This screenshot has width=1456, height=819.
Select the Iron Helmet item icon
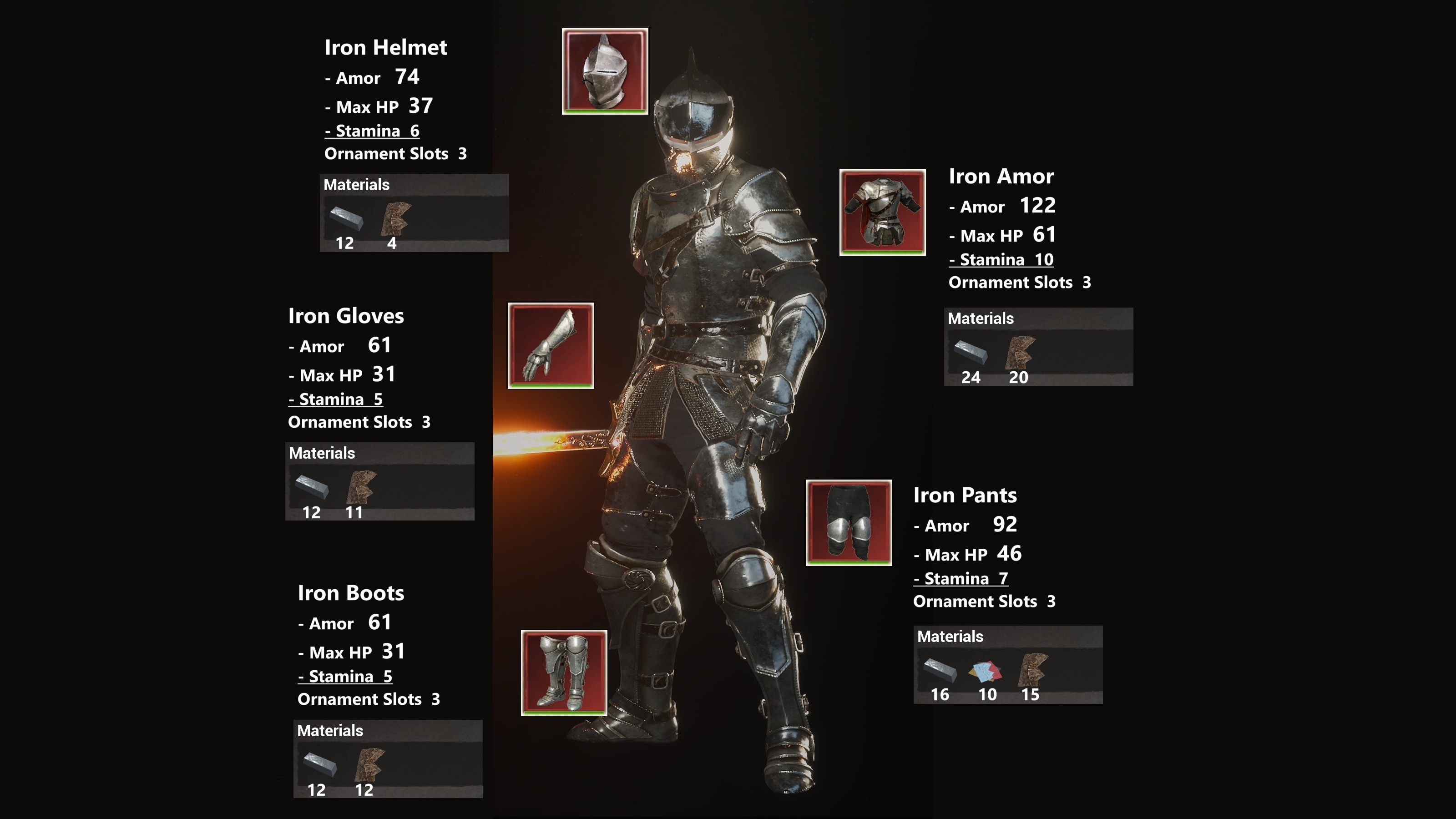(x=605, y=71)
